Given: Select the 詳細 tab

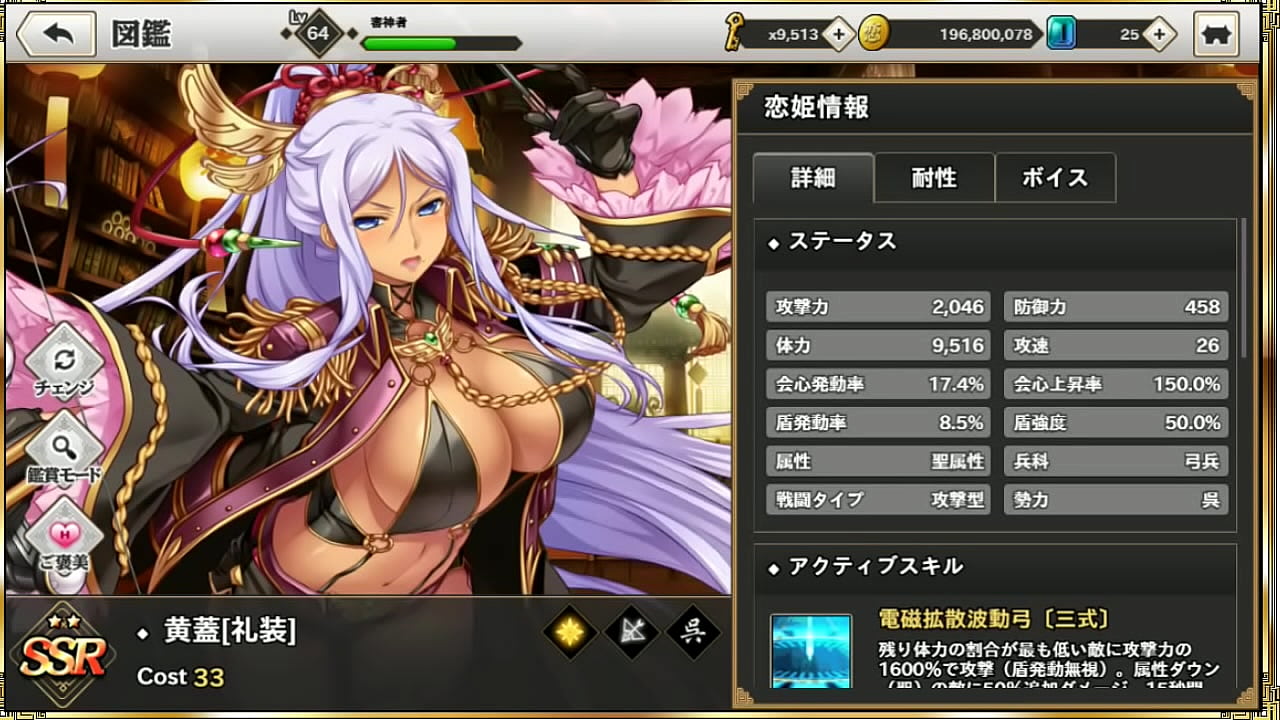Looking at the screenshot, I should (813, 177).
